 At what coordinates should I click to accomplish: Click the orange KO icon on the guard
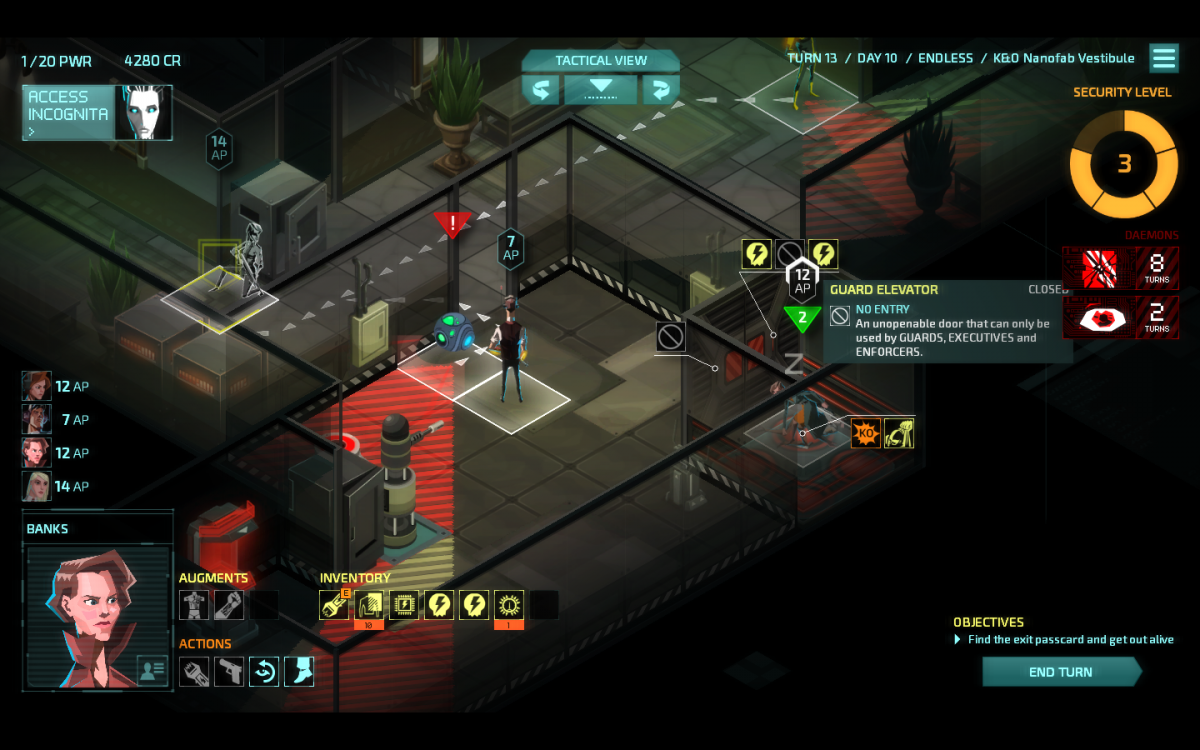(x=865, y=432)
